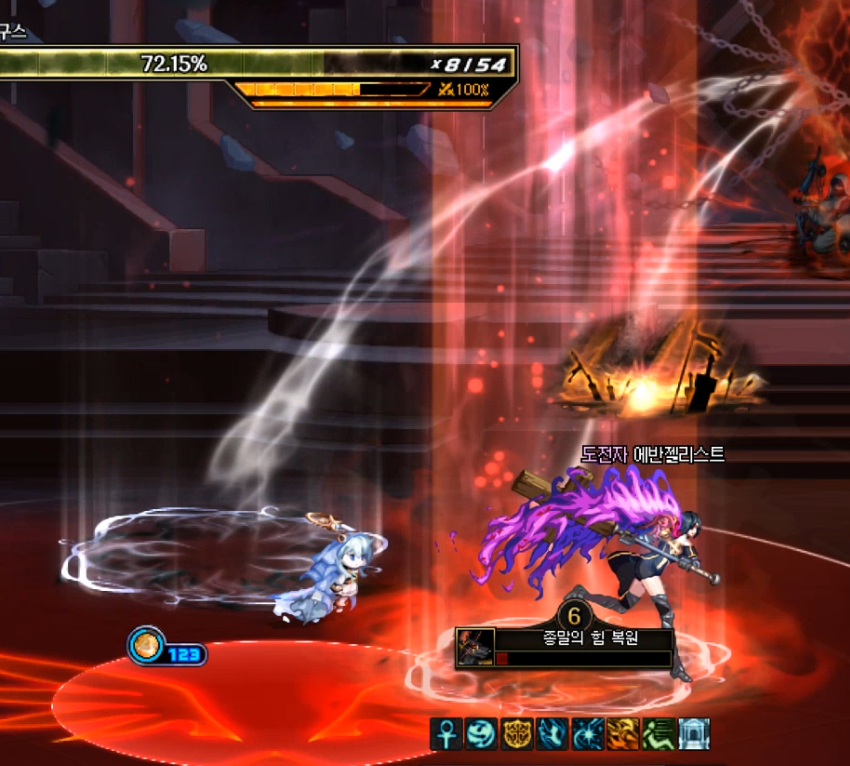This screenshot has height=766, width=850.
Task: Select the green running figure icon
Action: click(x=657, y=734)
